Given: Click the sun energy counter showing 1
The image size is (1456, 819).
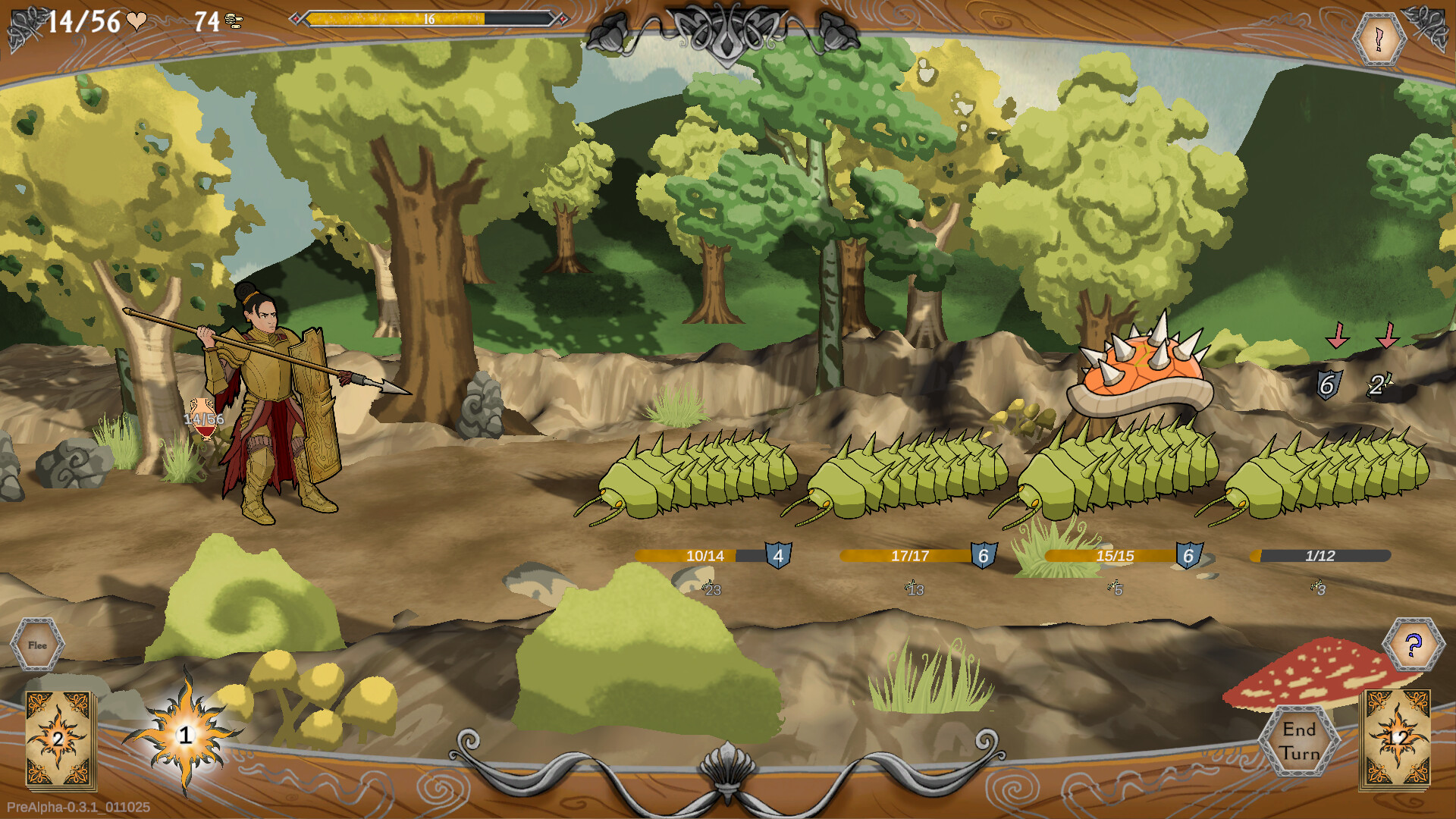Looking at the screenshot, I should 185,735.
